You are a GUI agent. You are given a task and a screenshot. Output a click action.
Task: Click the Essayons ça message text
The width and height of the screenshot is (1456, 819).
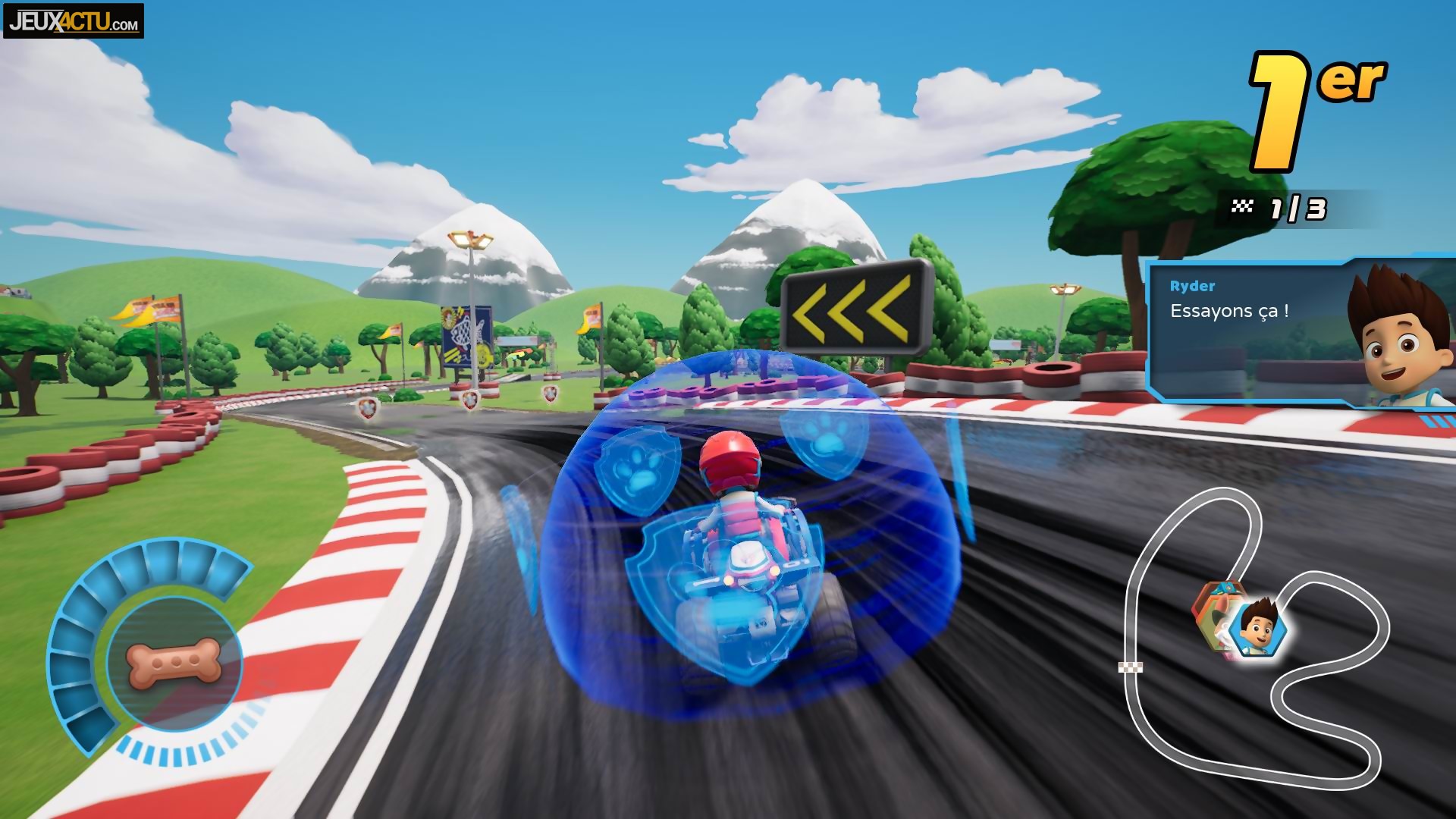[x=1229, y=310]
